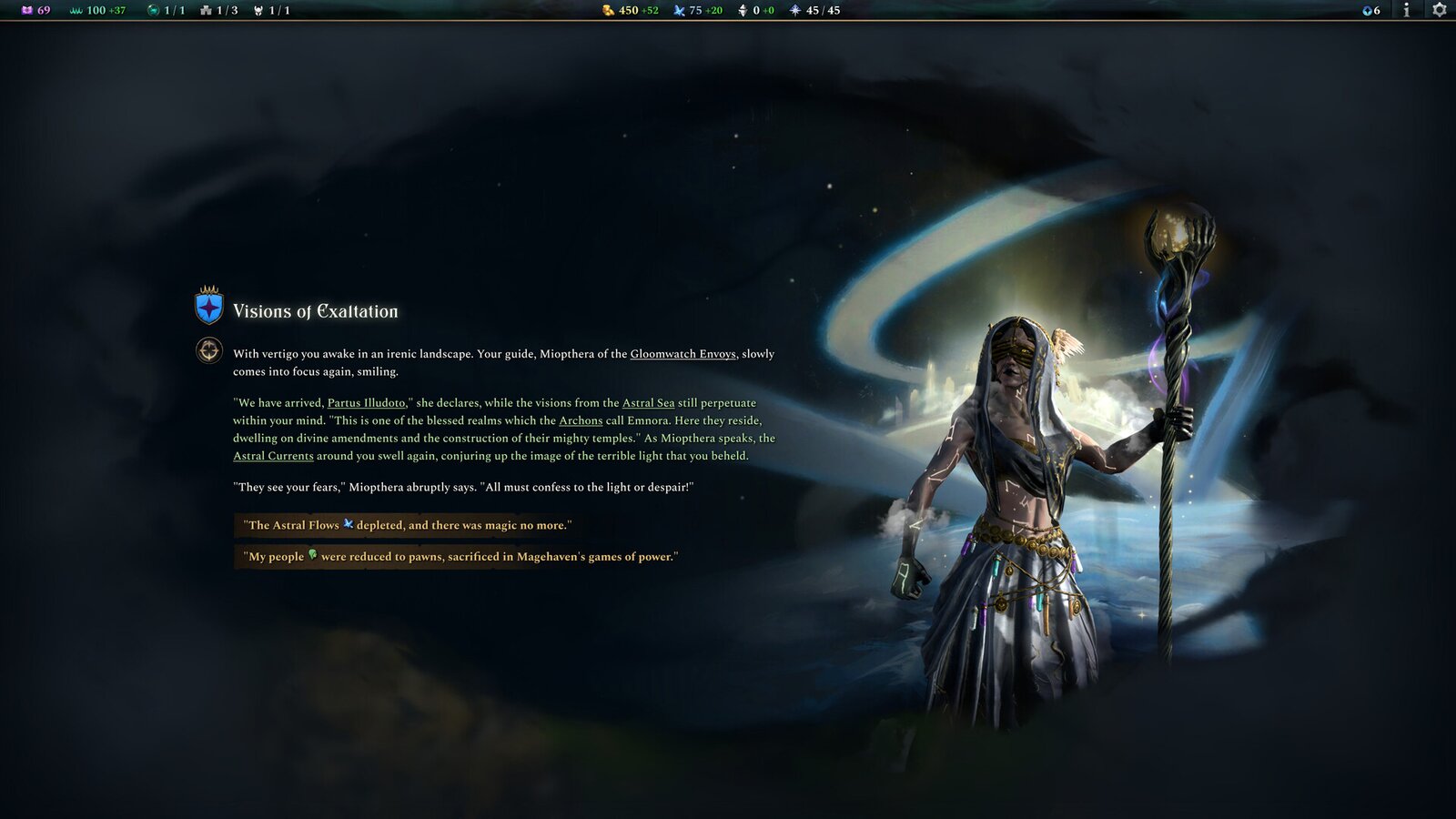1456x819 pixels.
Task: Click the gold treasury icon
Action: (608, 11)
